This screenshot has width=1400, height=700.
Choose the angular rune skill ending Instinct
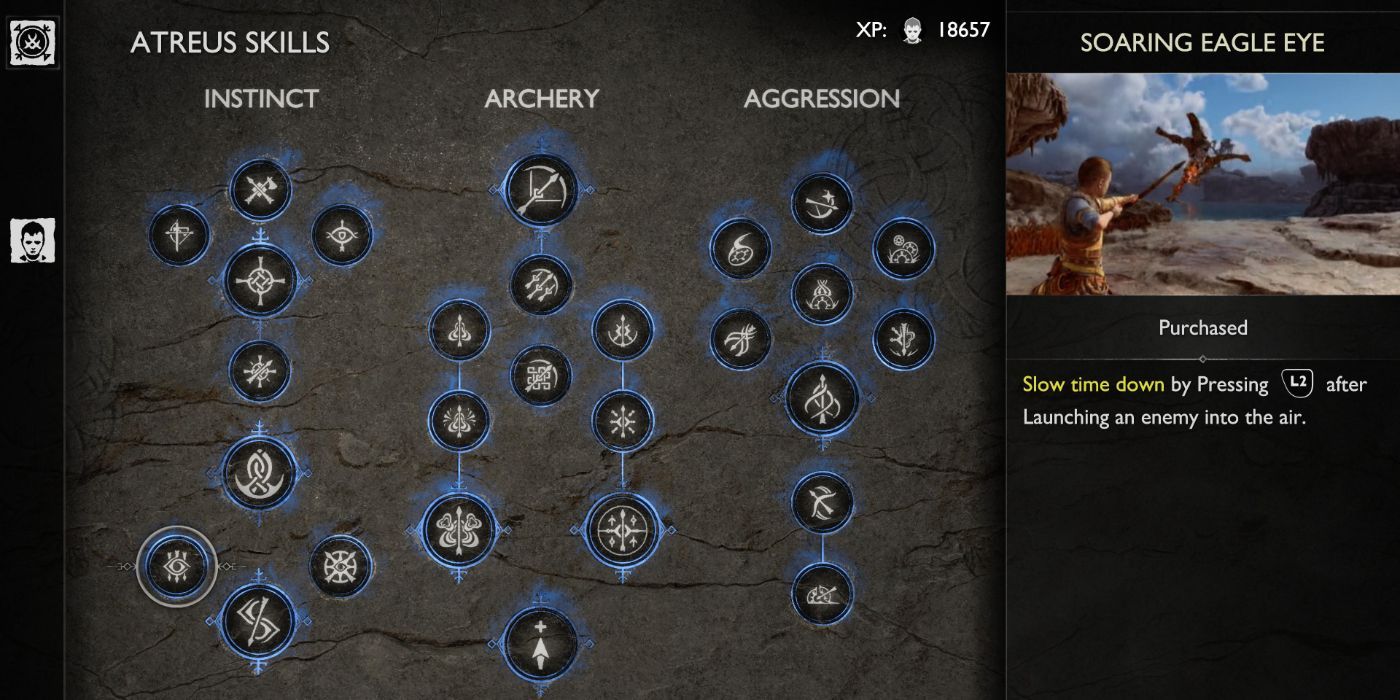coord(259,619)
